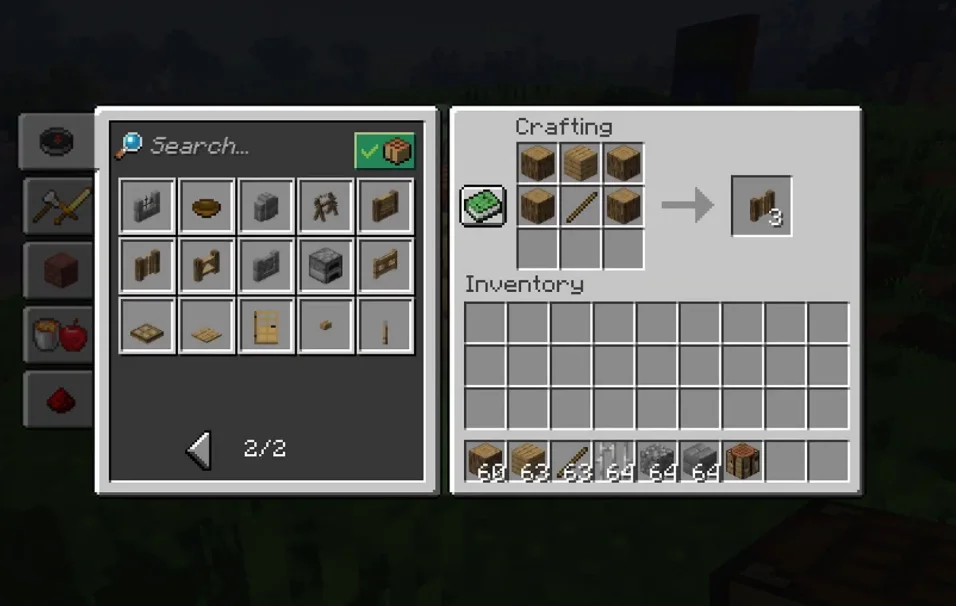Pick the stick in the crafting grid
The image size is (956, 606).
click(580, 206)
